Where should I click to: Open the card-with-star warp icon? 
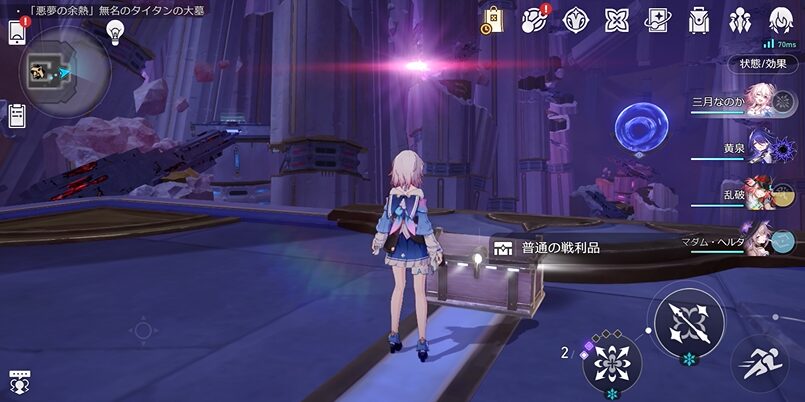657,20
